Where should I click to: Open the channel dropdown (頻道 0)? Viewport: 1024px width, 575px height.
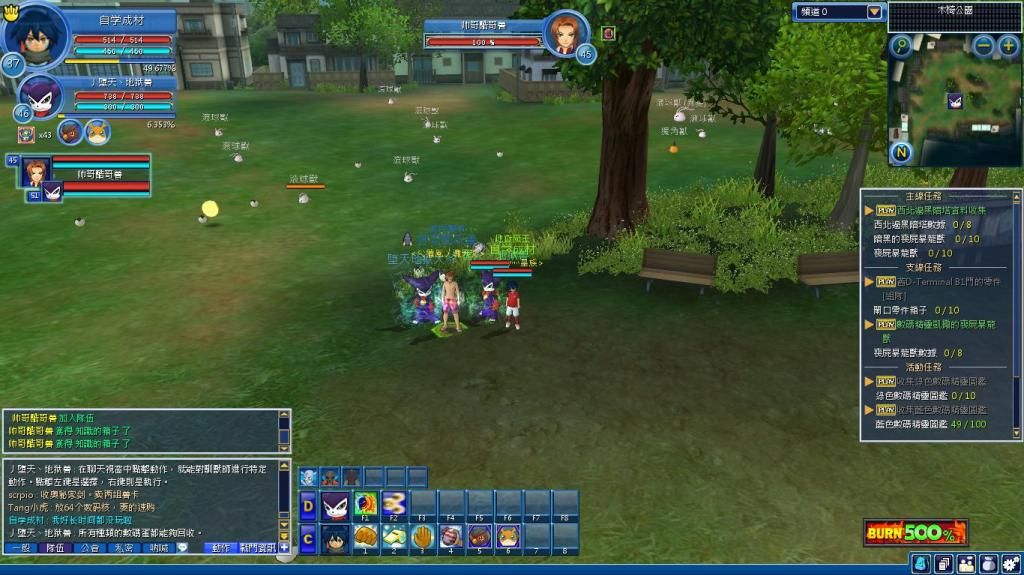[875, 12]
